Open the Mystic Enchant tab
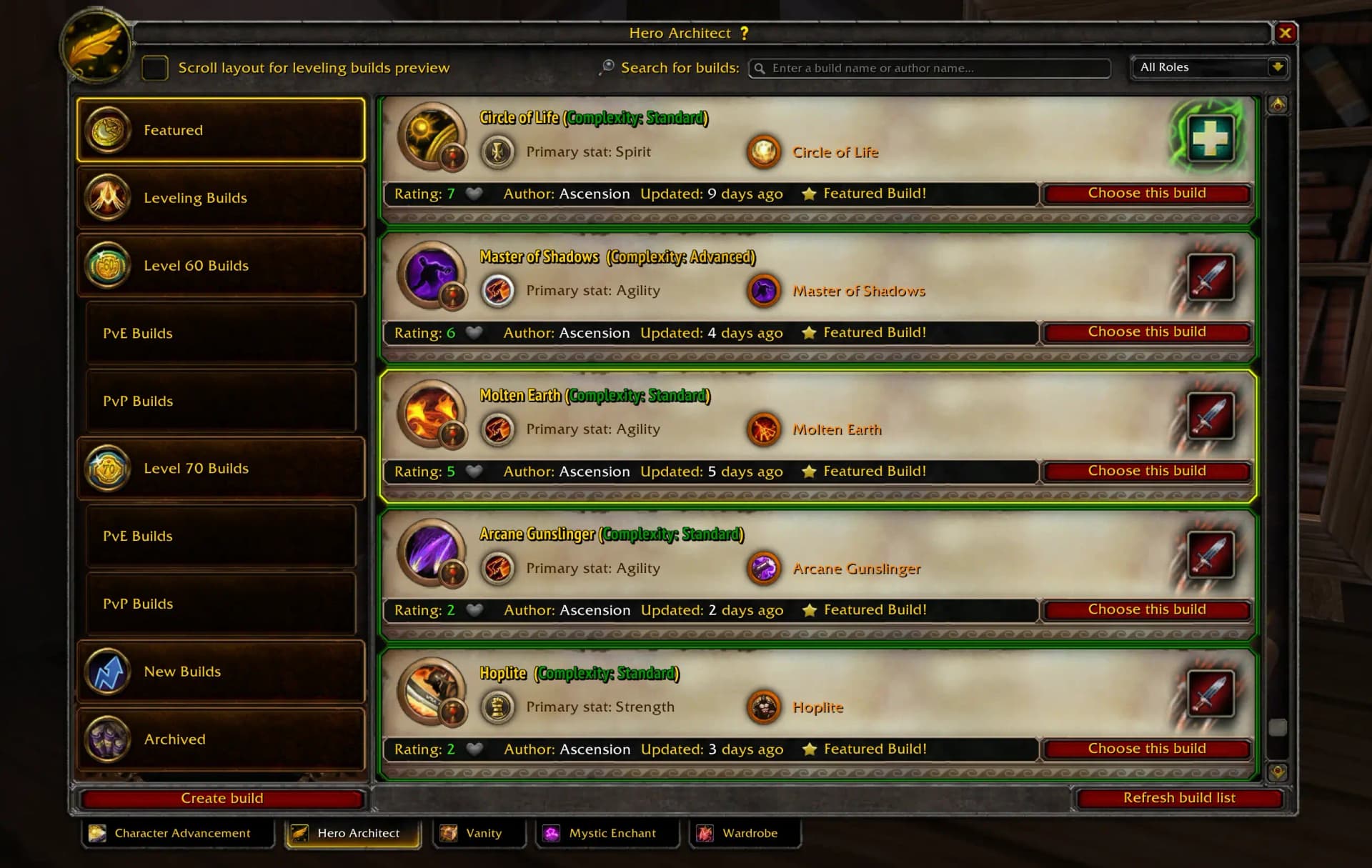The height and width of the screenshot is (868, 1372). pos(607,833)
